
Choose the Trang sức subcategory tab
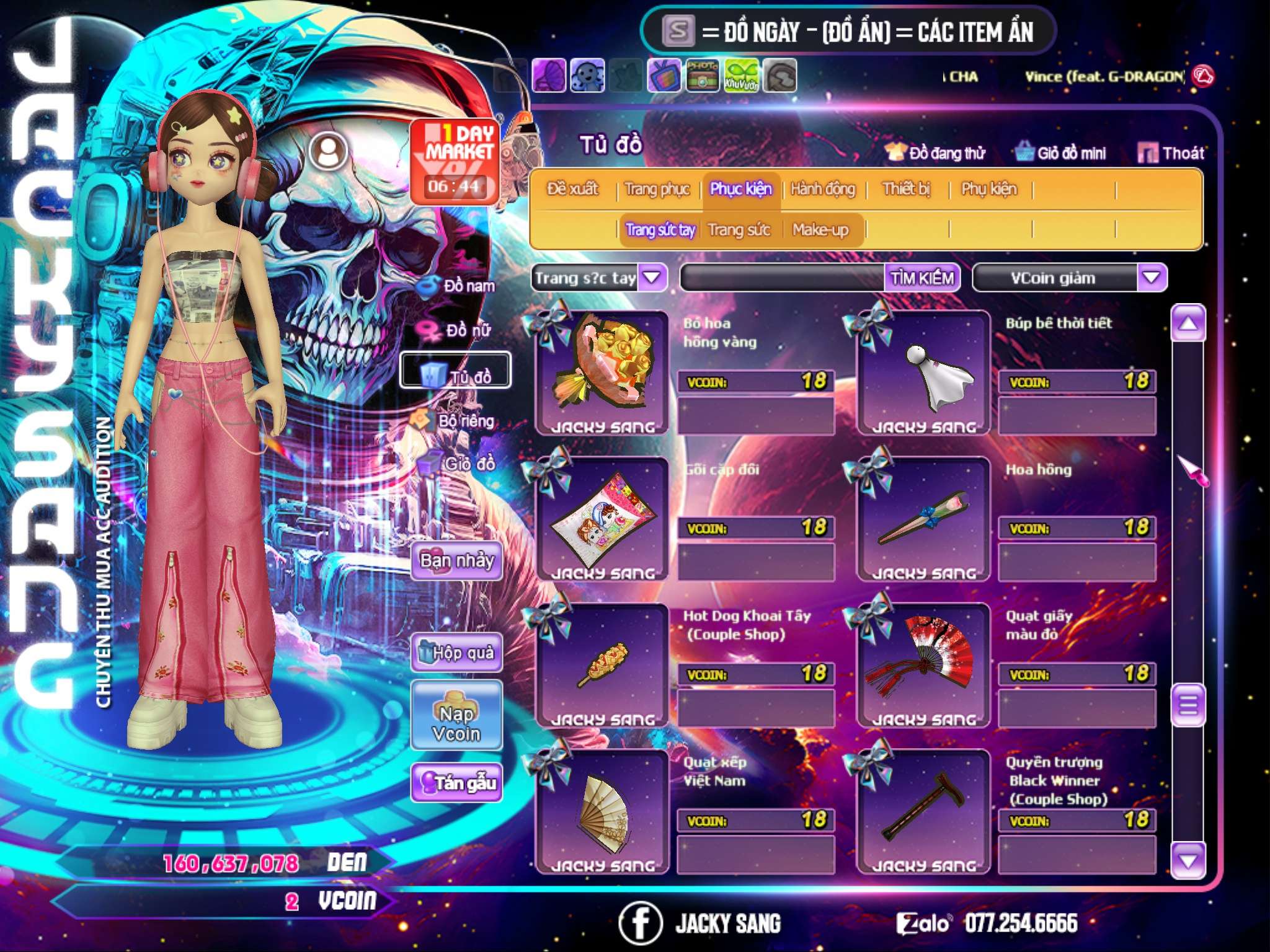[739, 230]
